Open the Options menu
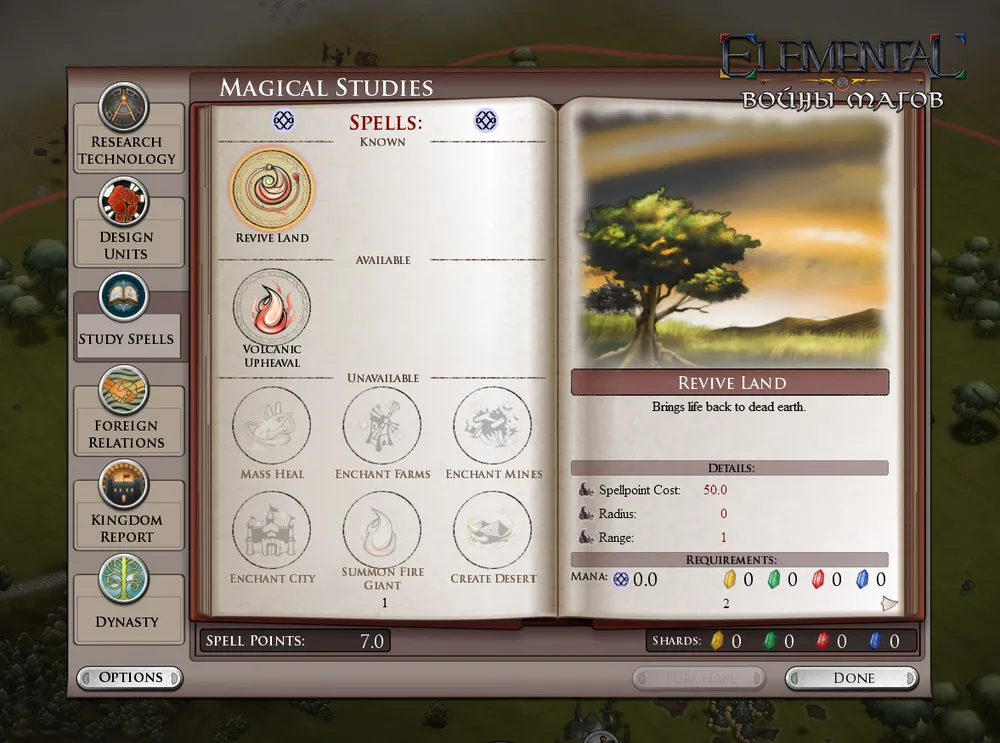This screenshot has width=1000, height=743. [130, 678]
